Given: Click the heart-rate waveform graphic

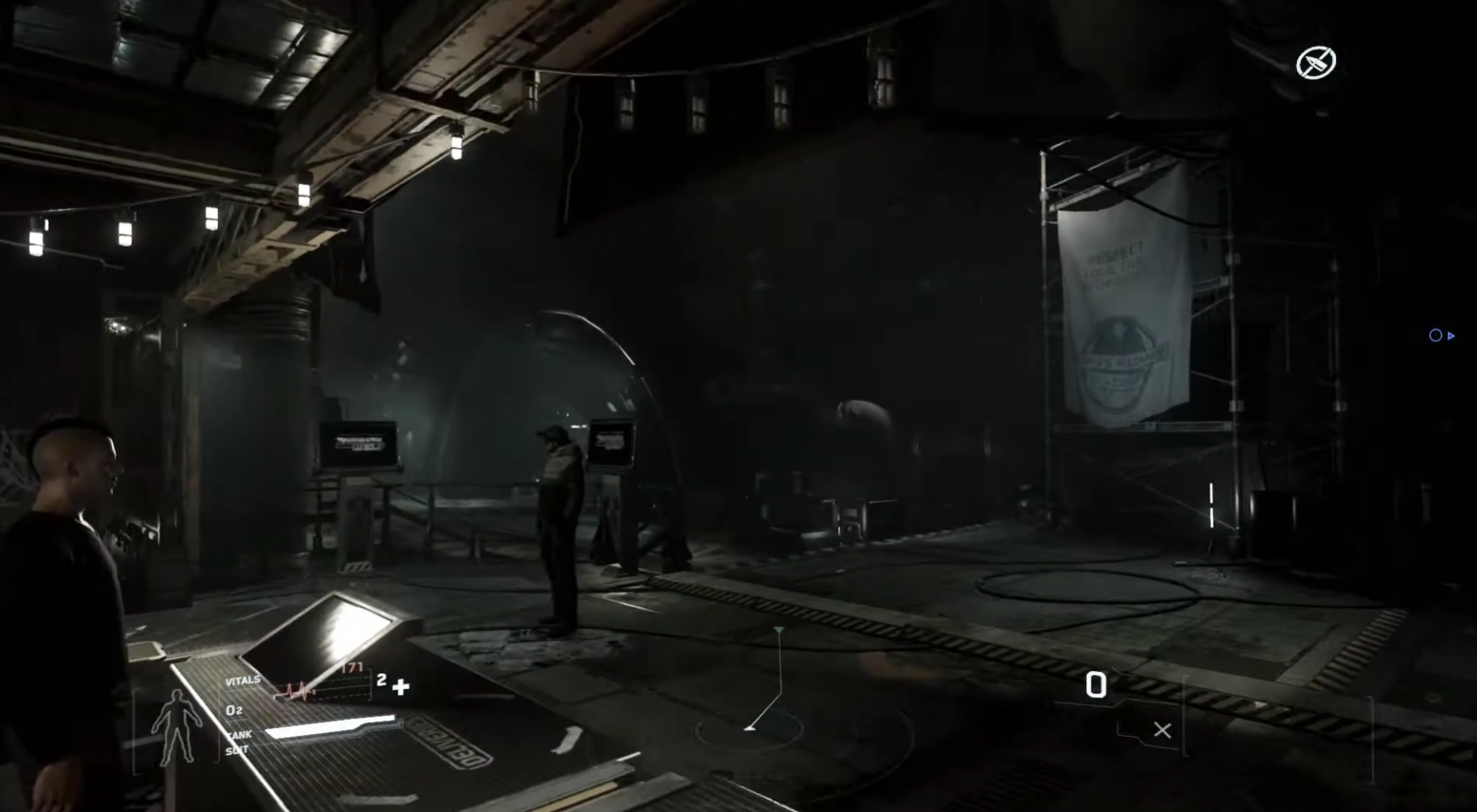Looking at the screenshot, I should point(296,690).
